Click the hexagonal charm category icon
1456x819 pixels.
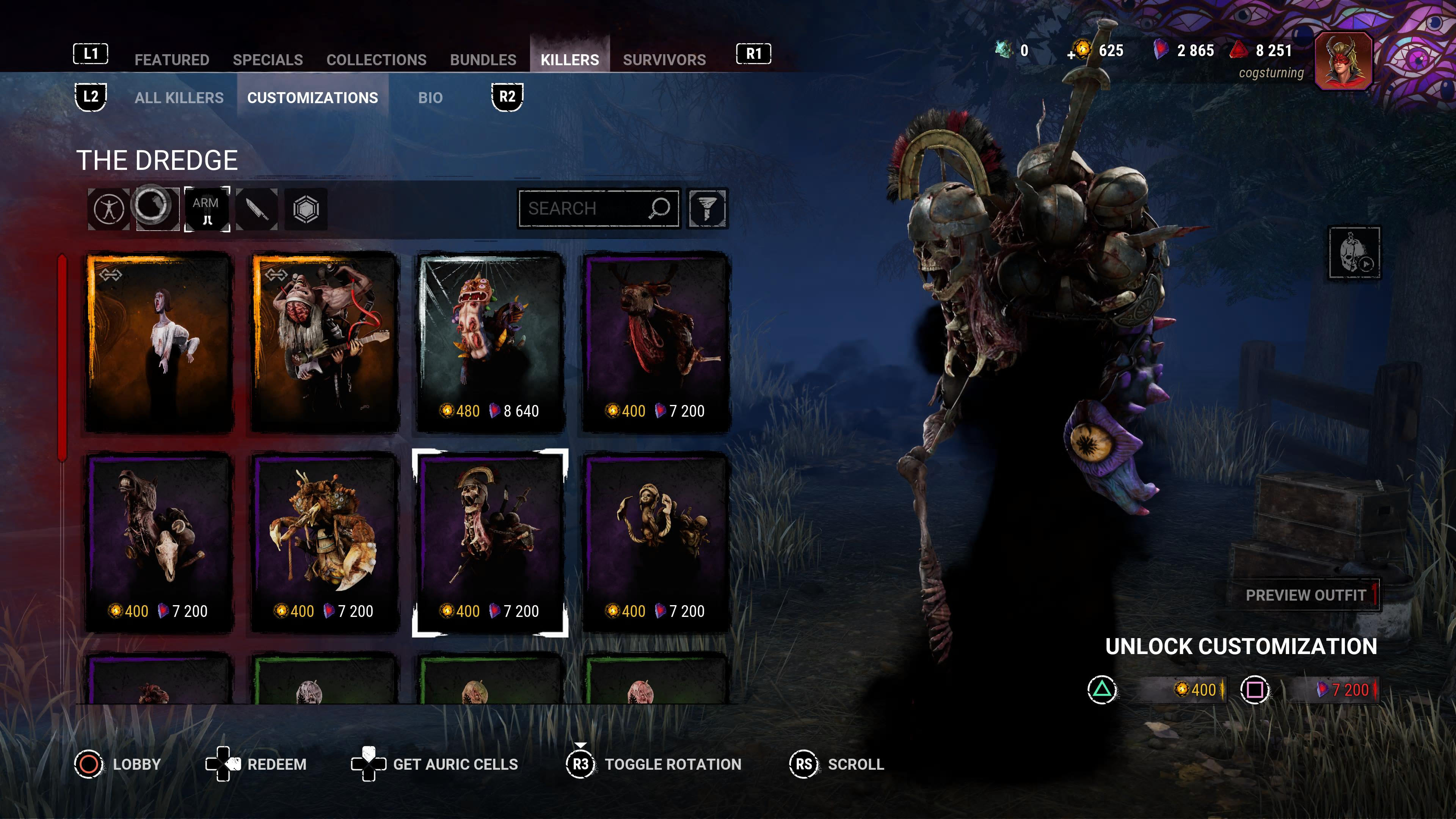click(306, 209)
